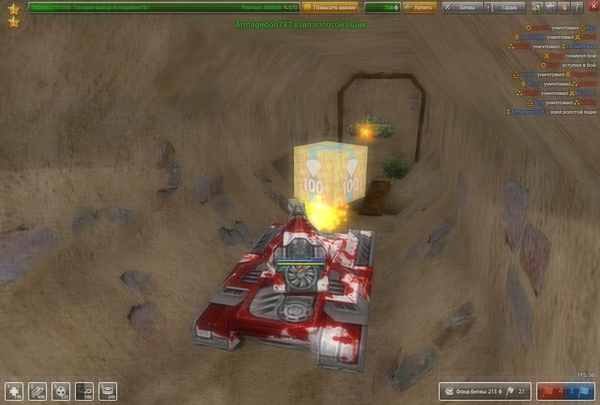Open the Битвы battles list
This screenshot has width=600, height=405.
(x=459, y=7)
